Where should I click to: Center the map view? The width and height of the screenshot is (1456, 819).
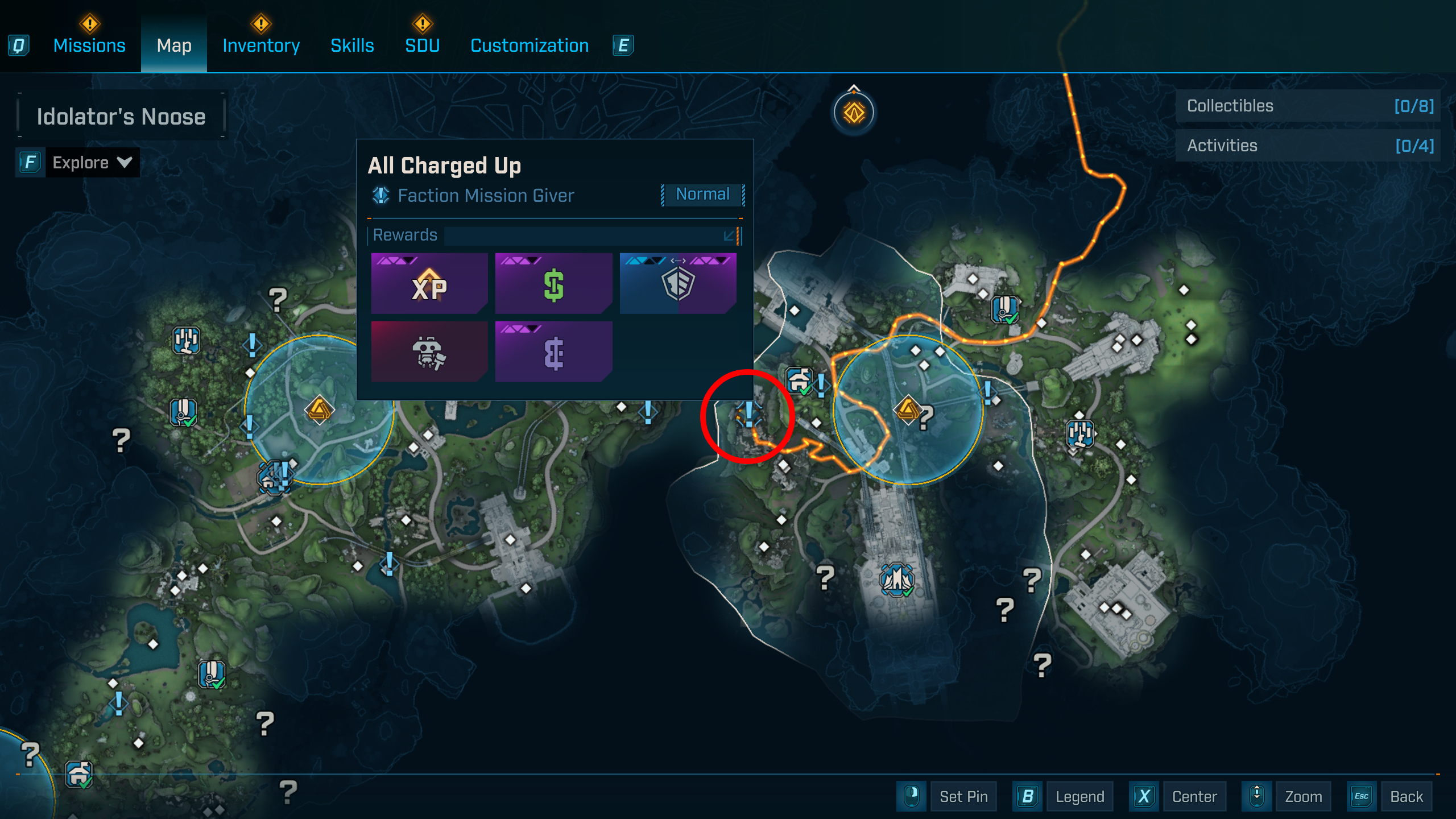(1194, 796)
